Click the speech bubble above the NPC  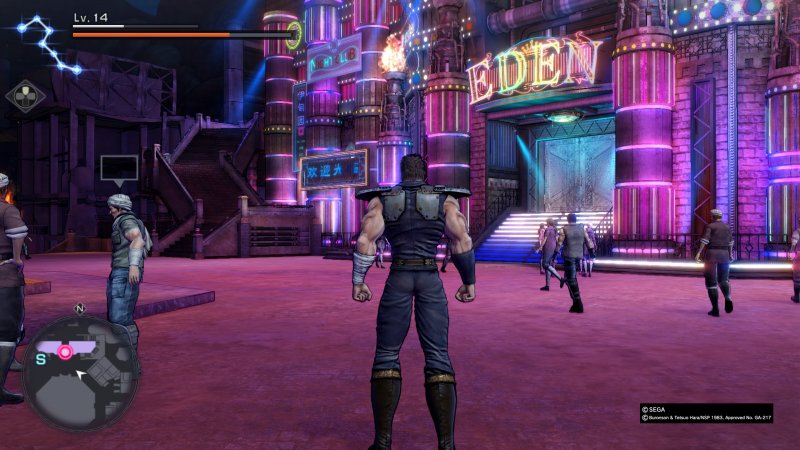tap(119, 169)
